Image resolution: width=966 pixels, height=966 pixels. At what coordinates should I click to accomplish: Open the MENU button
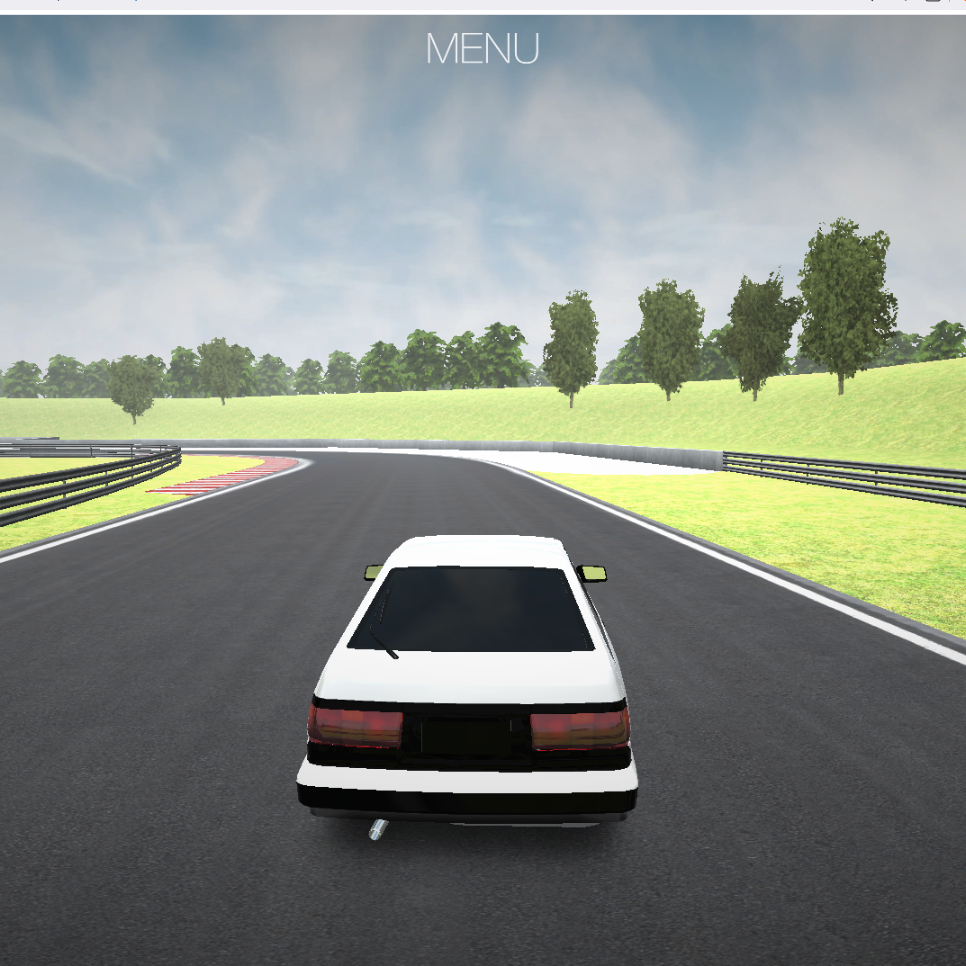[x=482, y=49]
